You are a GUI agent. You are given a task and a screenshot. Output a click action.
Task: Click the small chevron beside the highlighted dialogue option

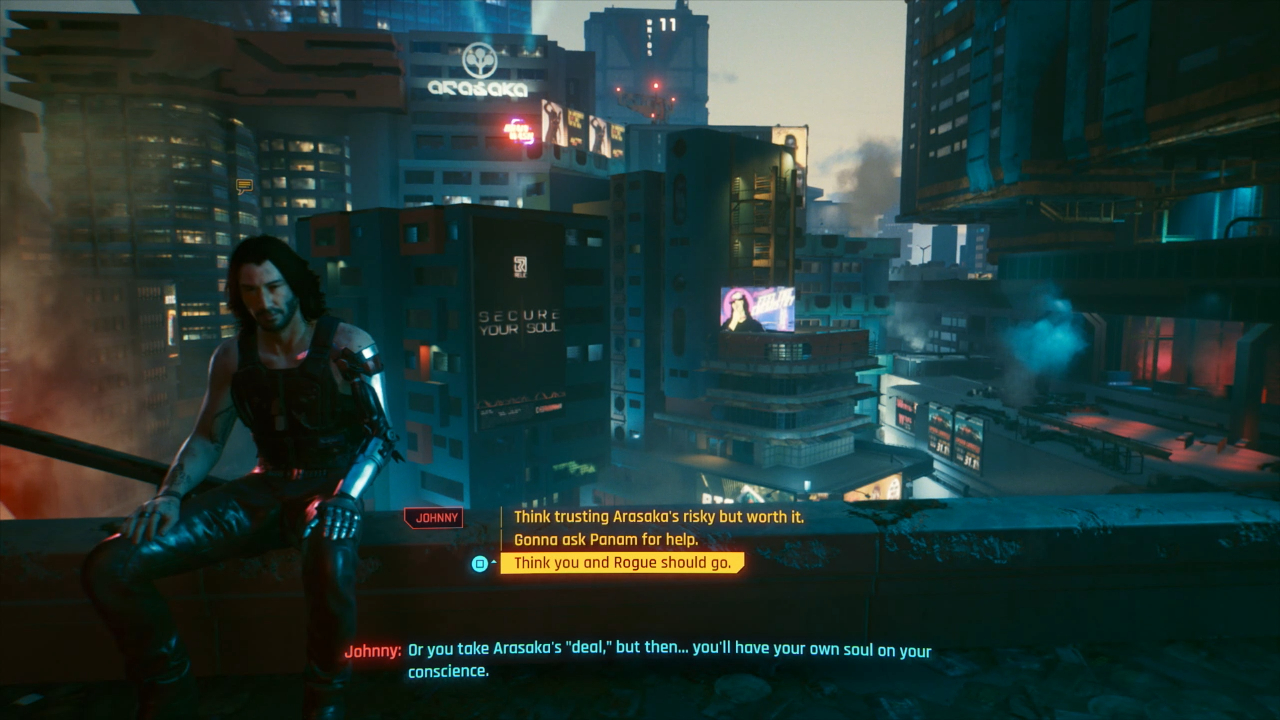pyautogui.click(x=493, y=562)
